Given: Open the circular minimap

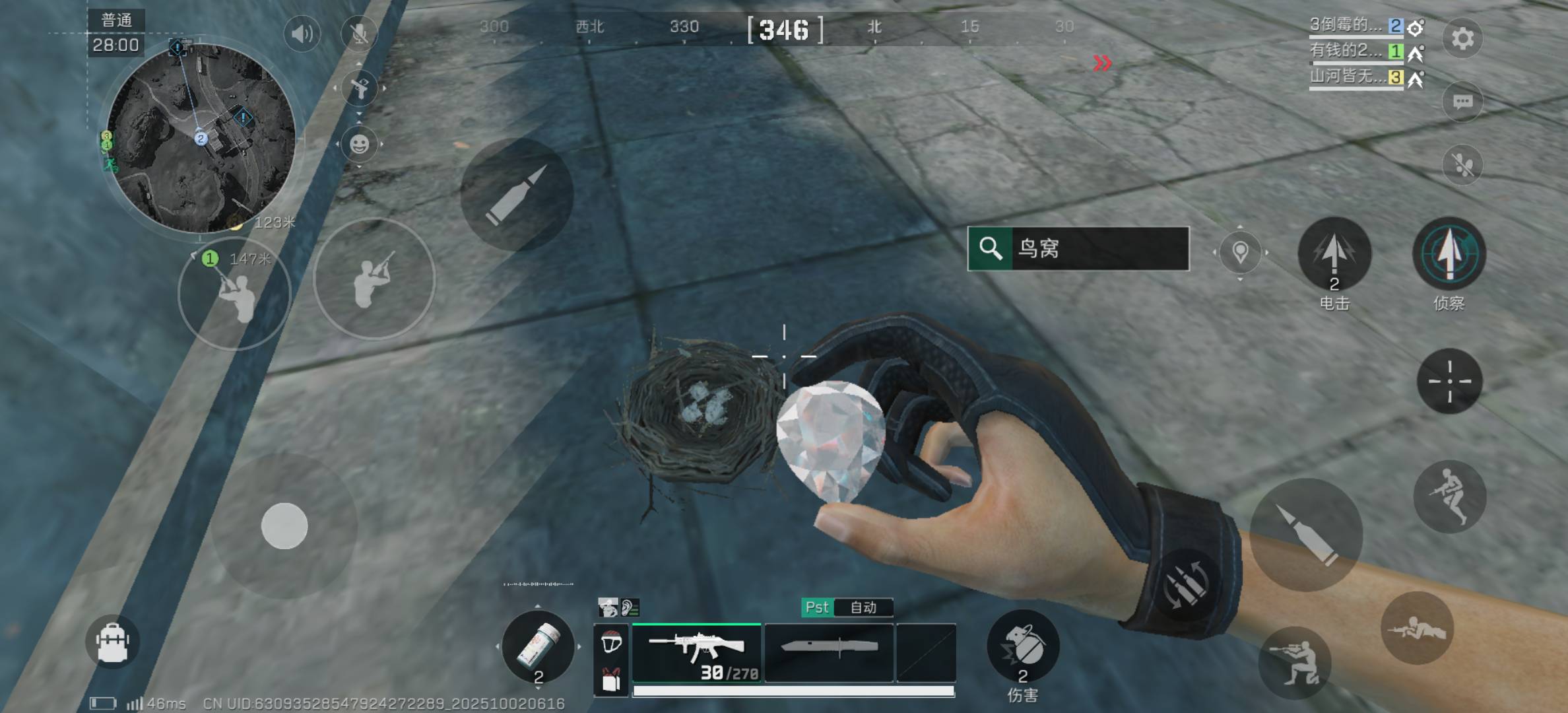Looking at the screenshot, I should pyautogui.click(x=201, y=138).
